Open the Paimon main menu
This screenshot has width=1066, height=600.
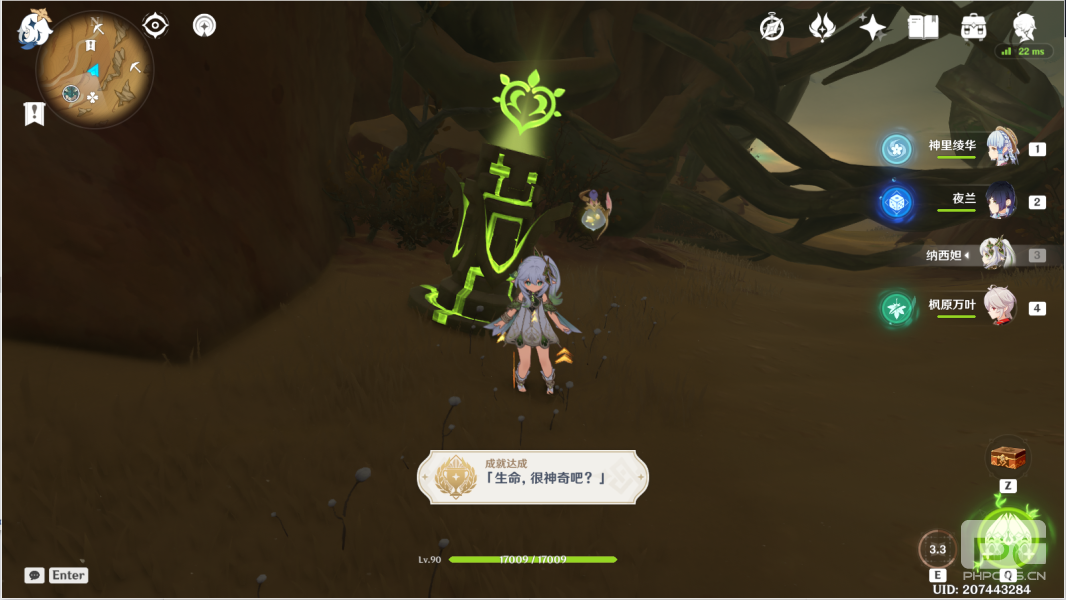[33, 28]
